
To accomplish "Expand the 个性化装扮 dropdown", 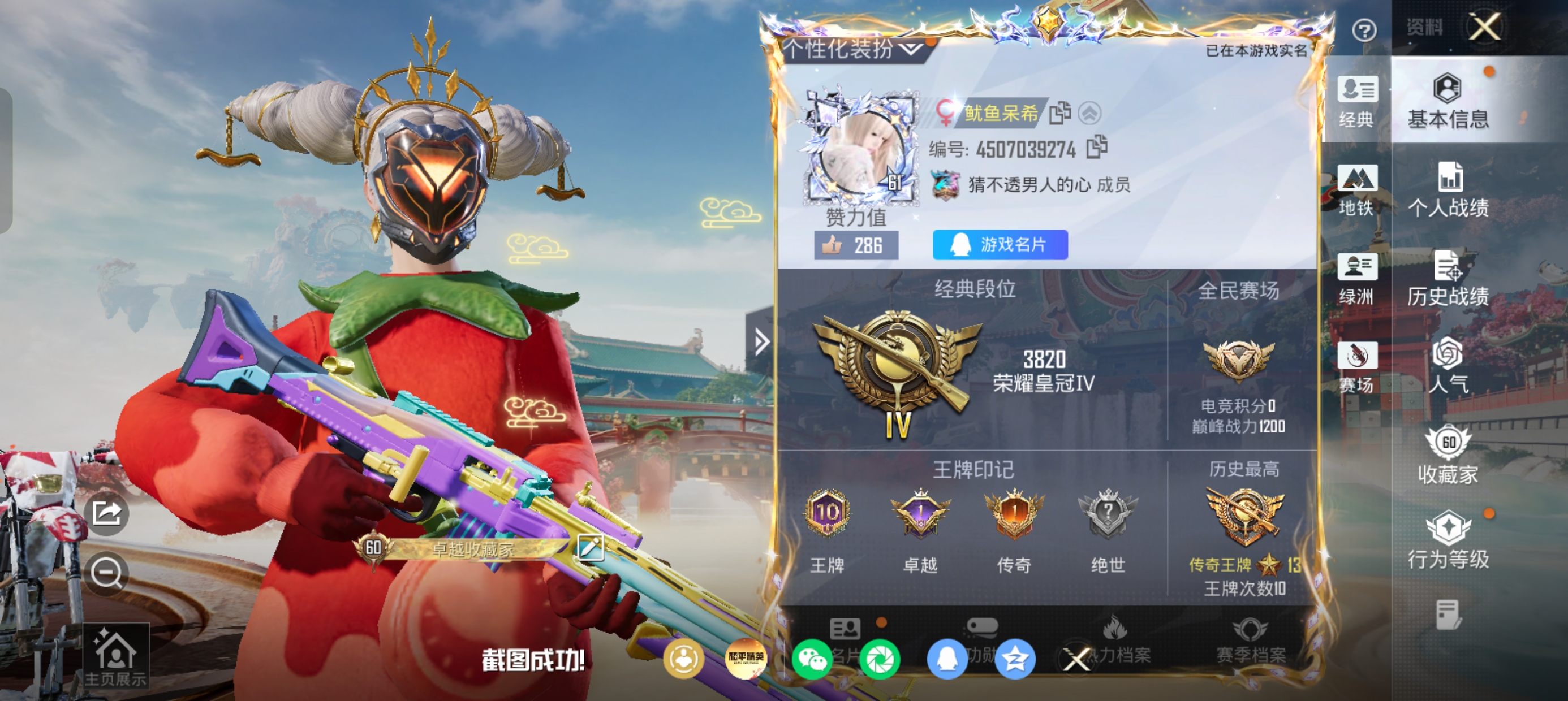I will tap(912, 48).
